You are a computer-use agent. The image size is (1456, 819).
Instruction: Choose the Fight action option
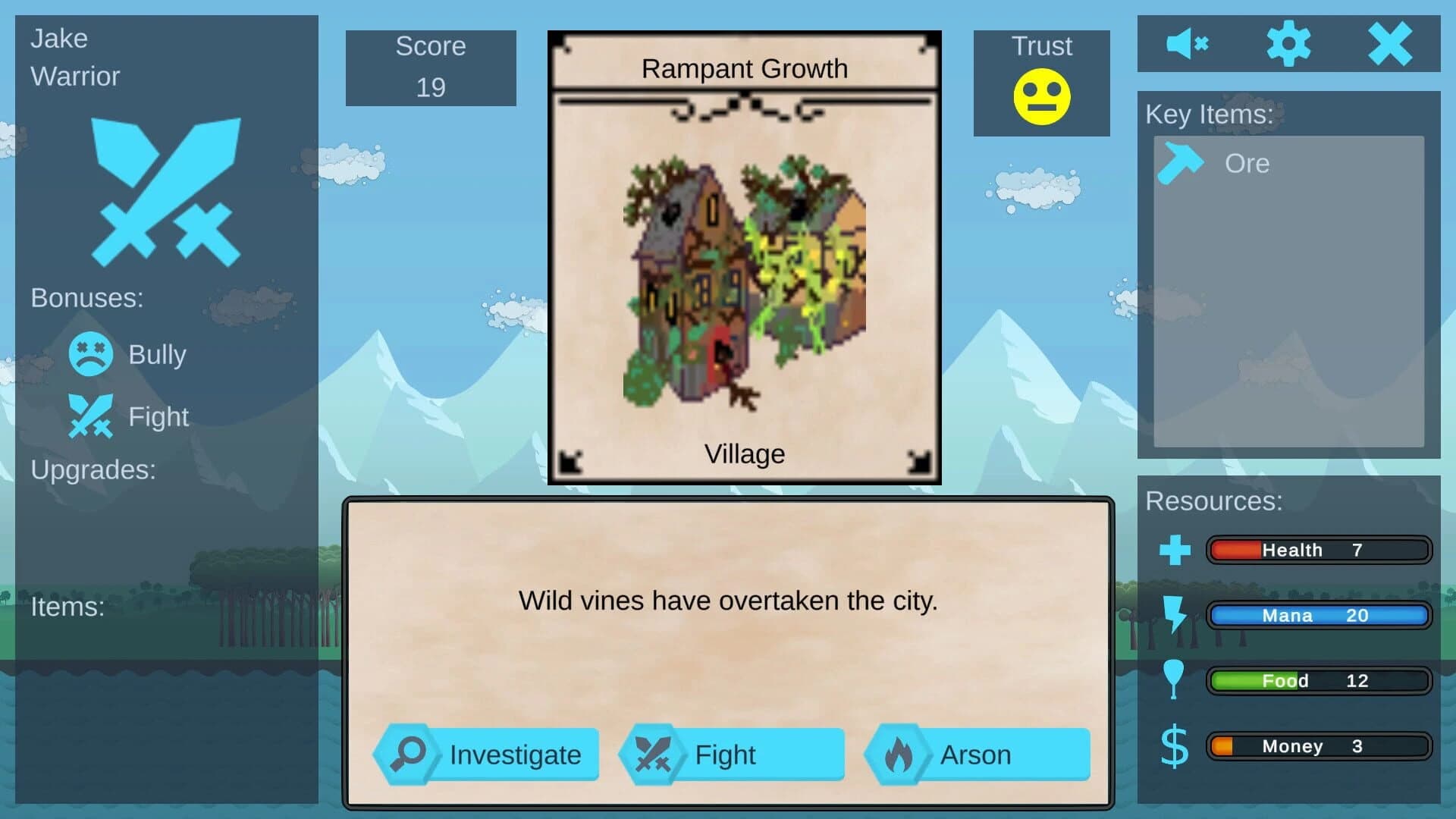tap(732, 753)
